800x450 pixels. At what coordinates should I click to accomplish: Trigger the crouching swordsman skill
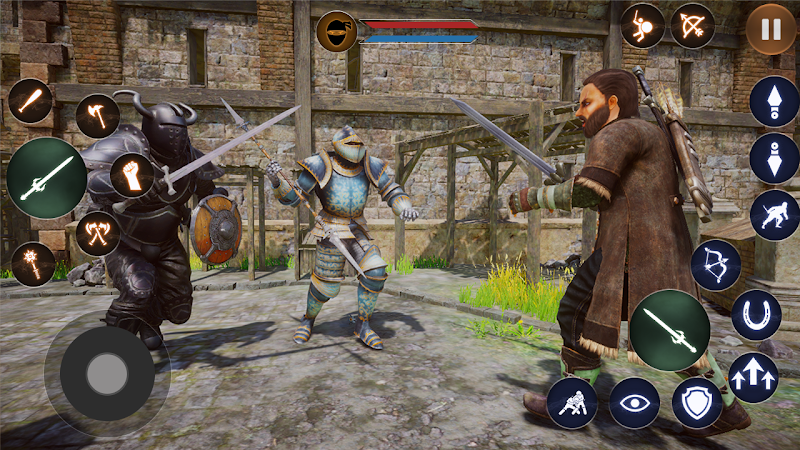[x=774, y=215]
